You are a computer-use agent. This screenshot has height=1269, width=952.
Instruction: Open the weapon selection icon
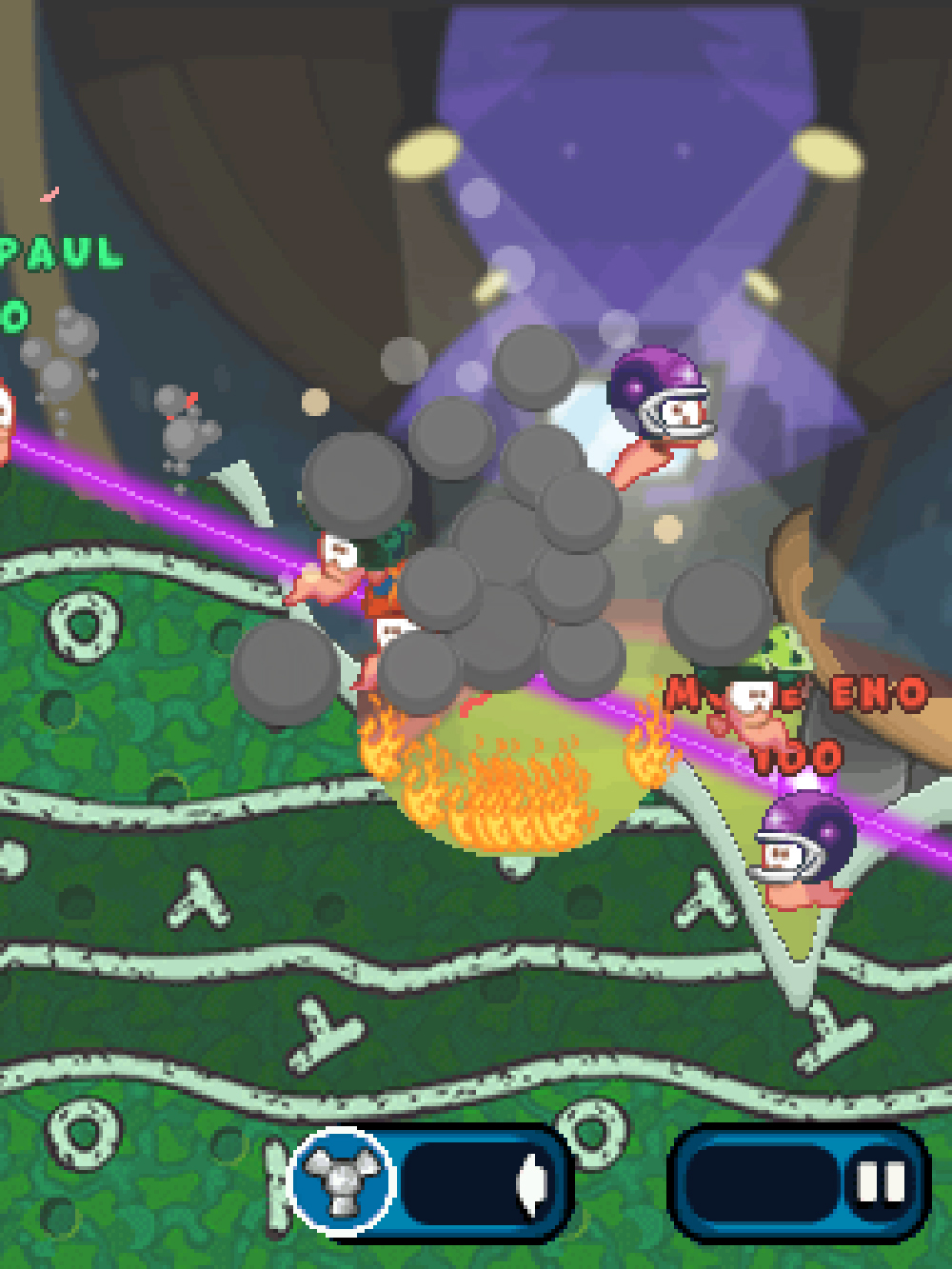pyautogui.click(x=341, y=1181)
